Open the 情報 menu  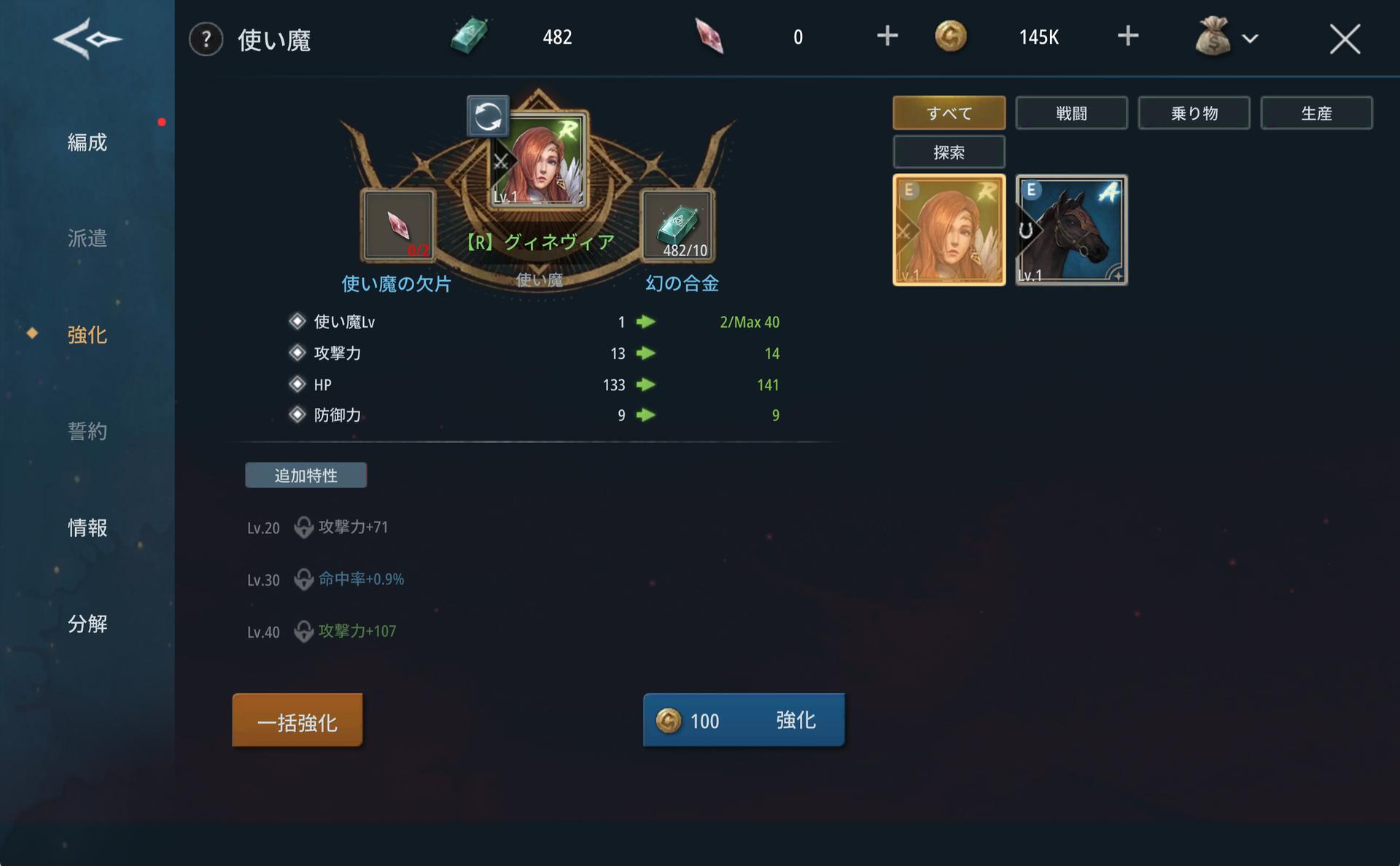point(87,527)
